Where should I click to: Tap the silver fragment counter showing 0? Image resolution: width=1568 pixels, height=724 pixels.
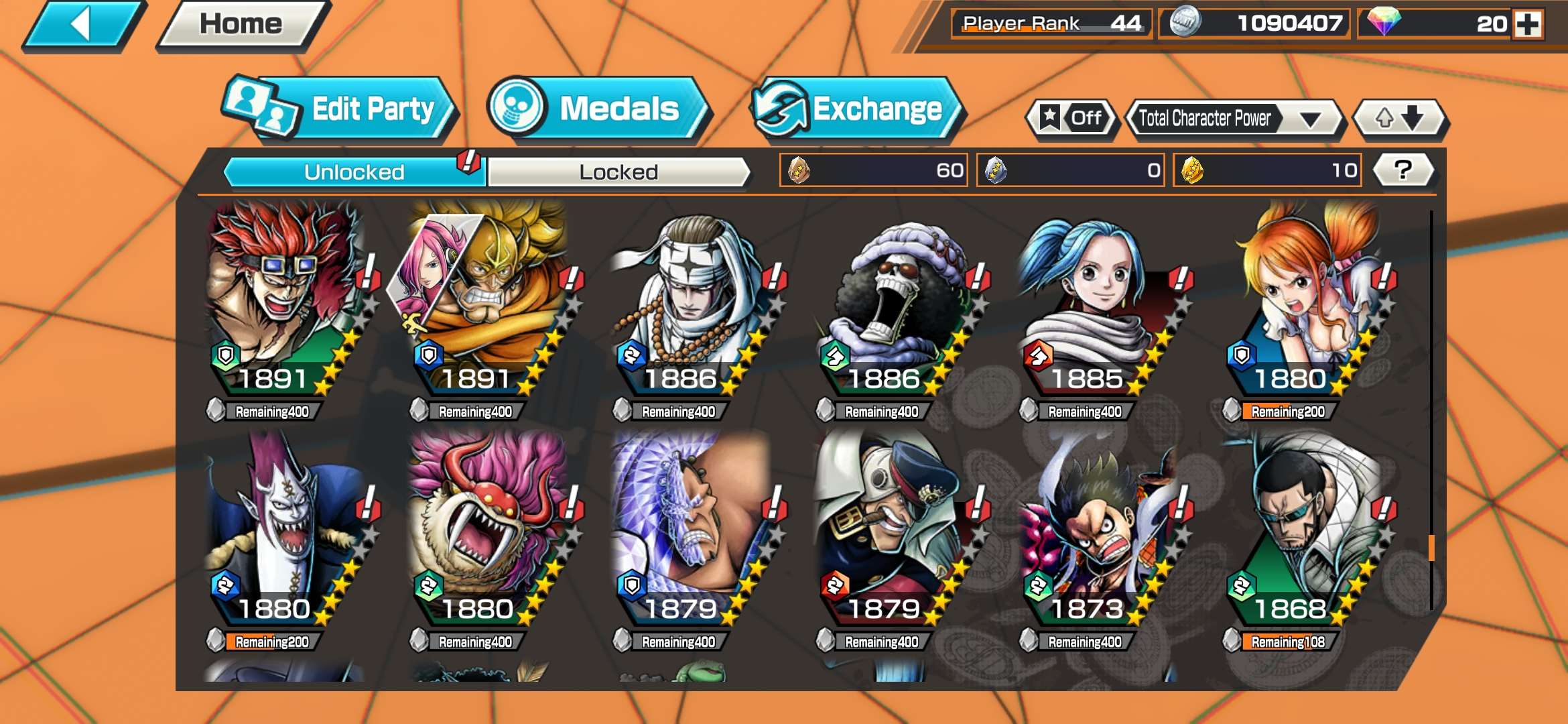pos(1069,171)
